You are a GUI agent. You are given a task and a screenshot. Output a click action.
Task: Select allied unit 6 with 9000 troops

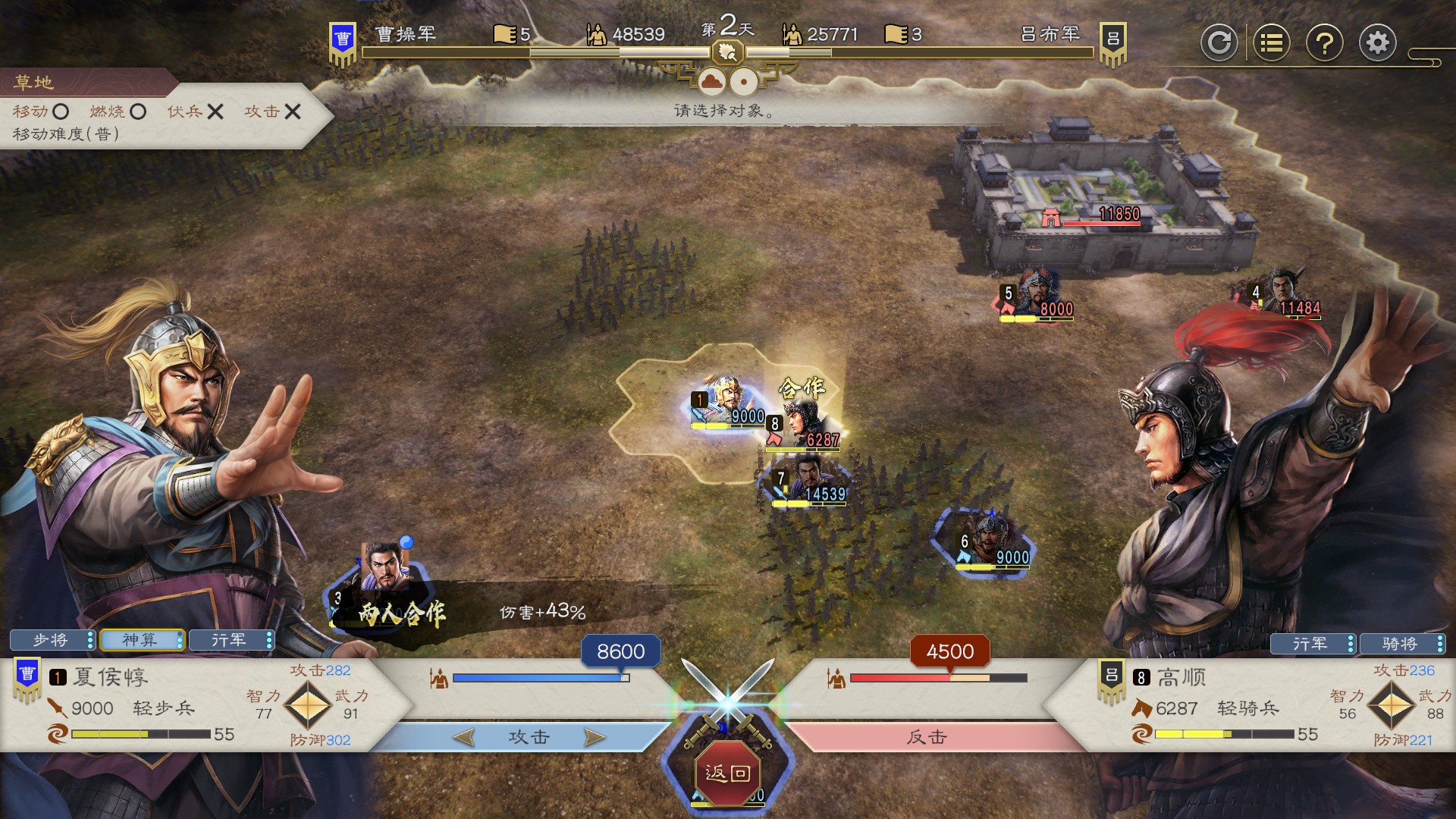click(989, 541)
